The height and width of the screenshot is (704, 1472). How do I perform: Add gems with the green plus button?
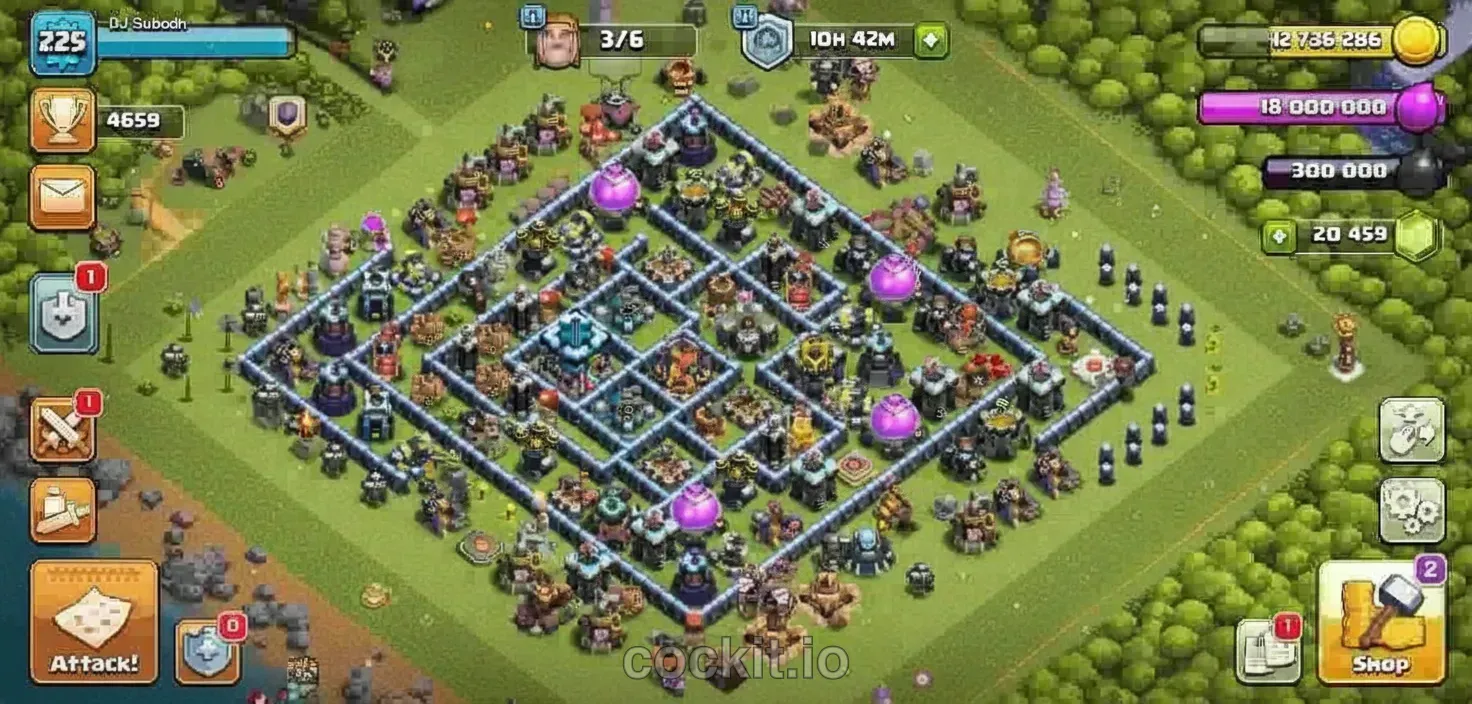pos(1275,237)
